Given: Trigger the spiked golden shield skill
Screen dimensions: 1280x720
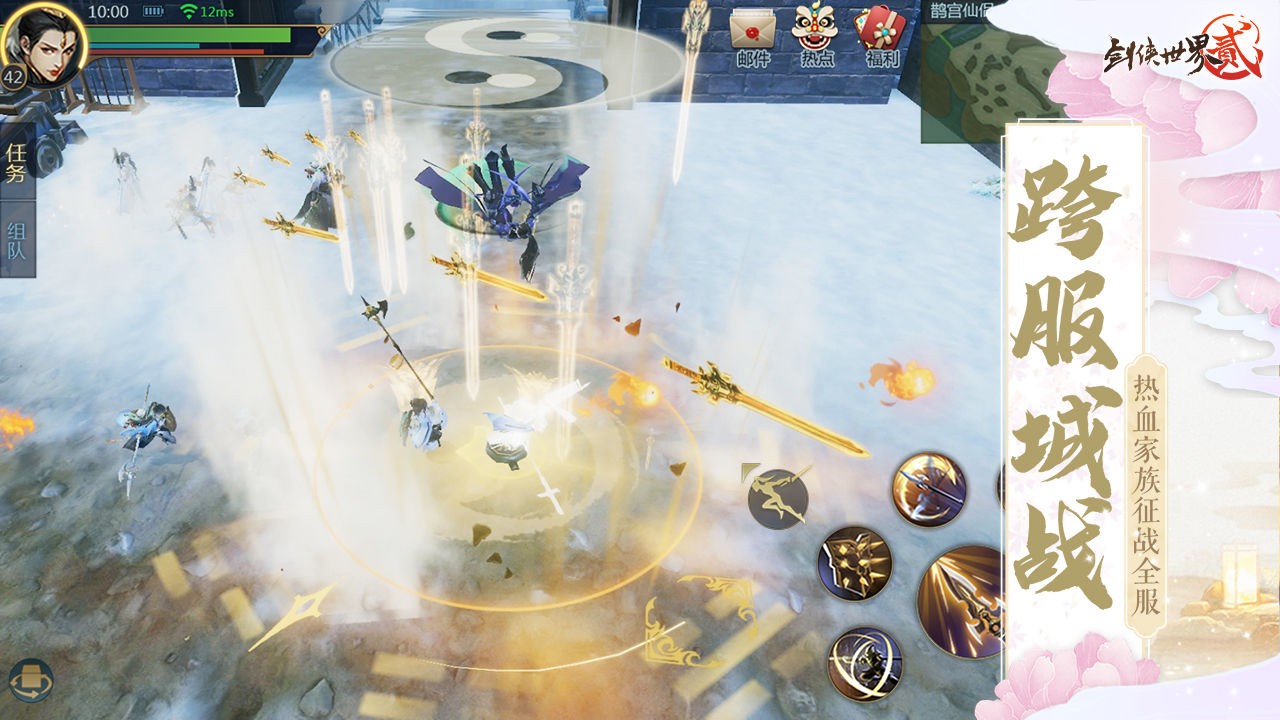Looking at the screenshot, I should click(855, 565).
